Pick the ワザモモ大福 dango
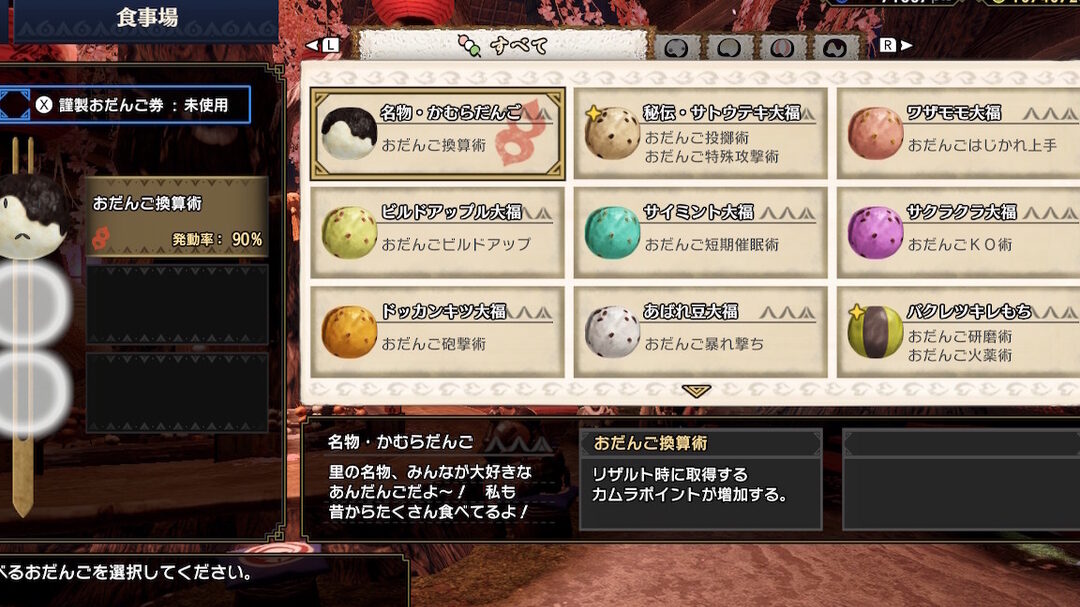This screenshot has width=1080, height=607. click(958, 133)
